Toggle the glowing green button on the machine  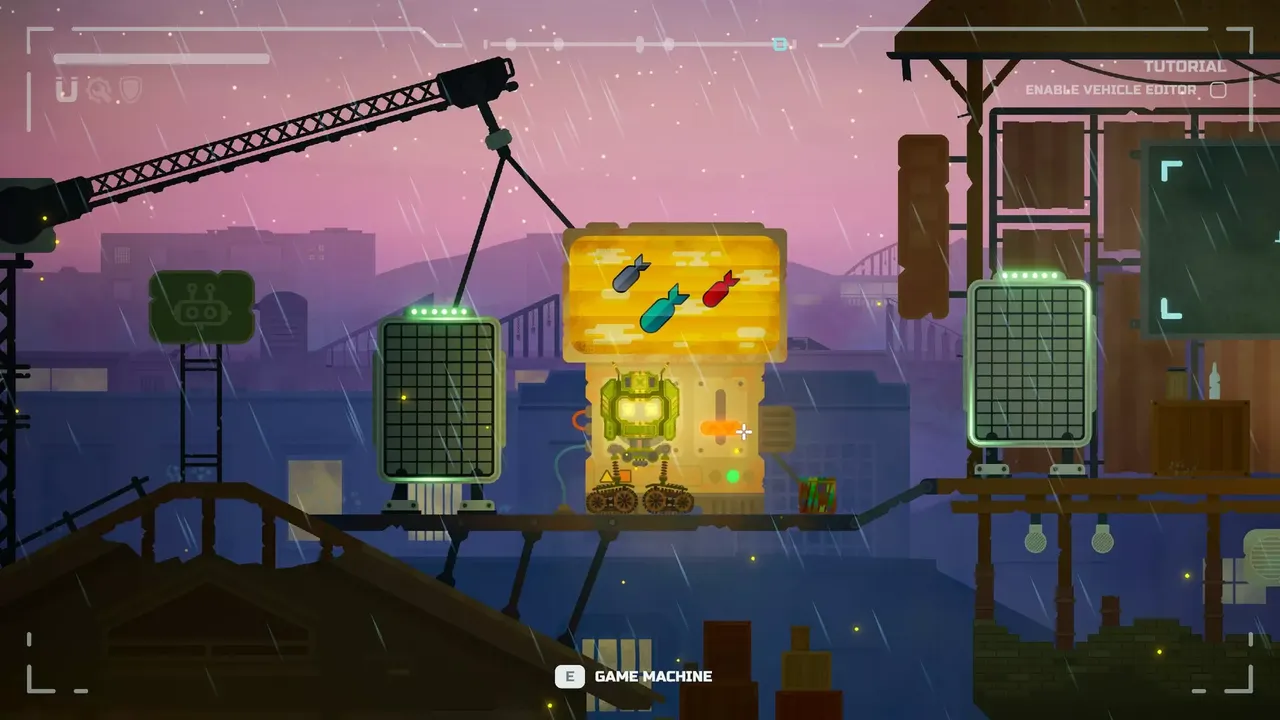(733, 476)
